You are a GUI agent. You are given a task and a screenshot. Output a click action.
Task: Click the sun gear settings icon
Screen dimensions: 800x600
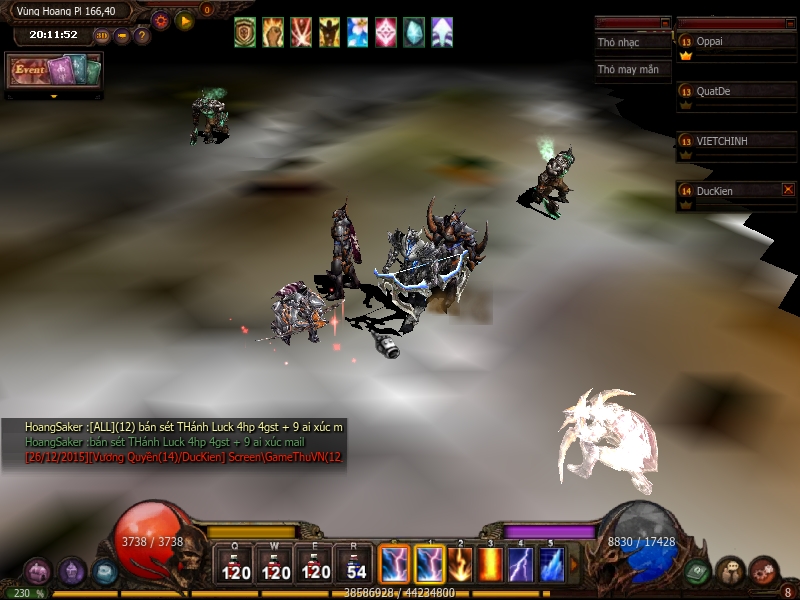tap(161, 19)
